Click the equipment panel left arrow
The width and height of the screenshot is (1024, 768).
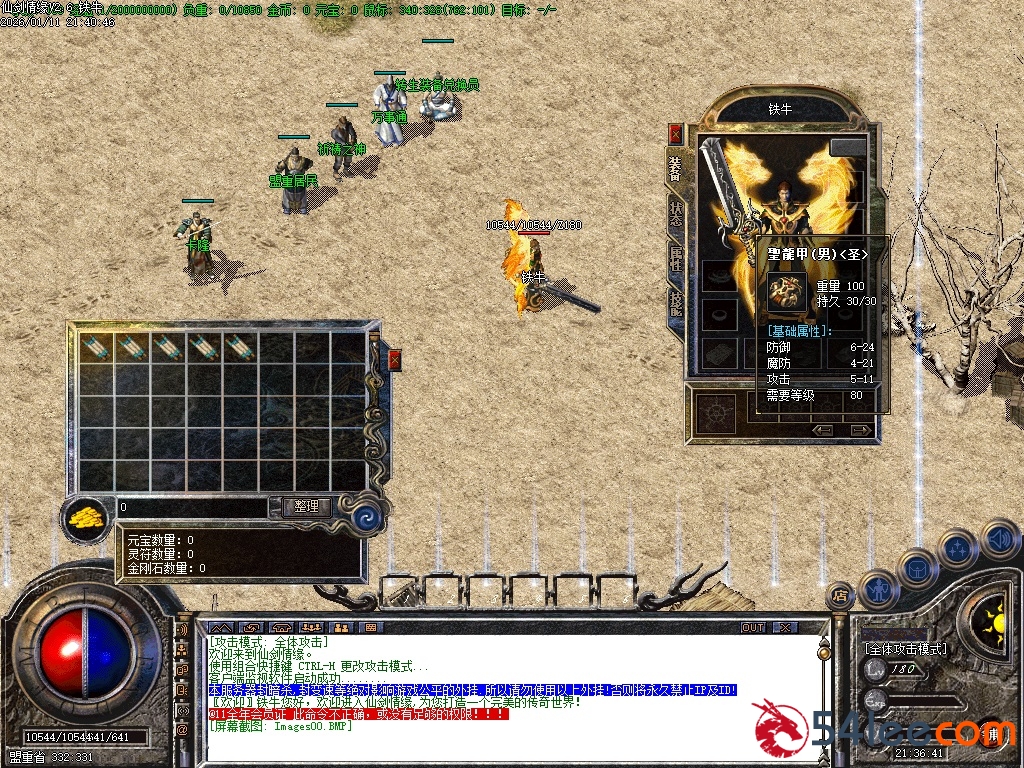click(x=823, y=430)
